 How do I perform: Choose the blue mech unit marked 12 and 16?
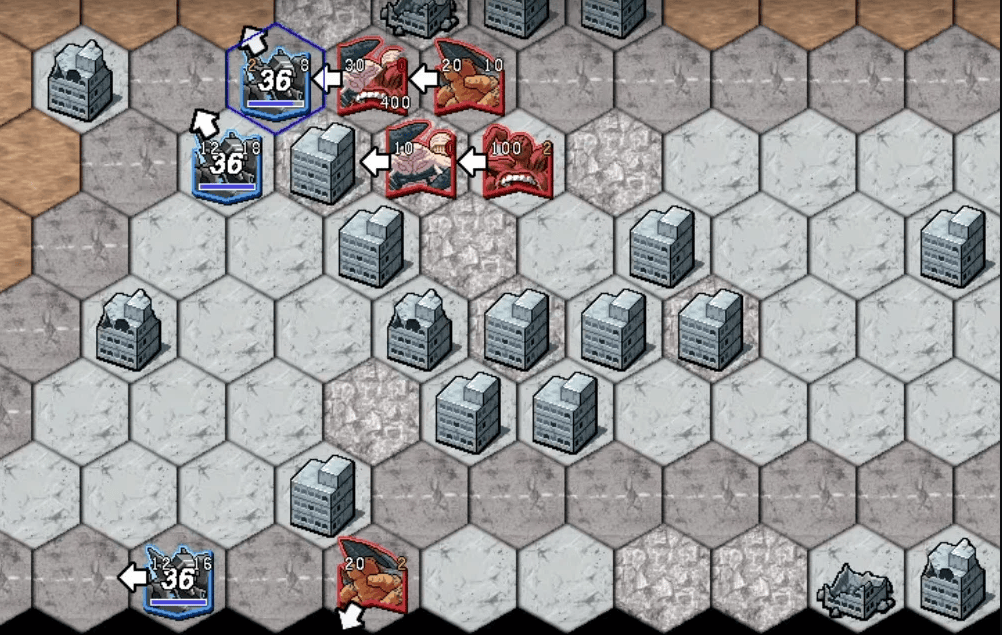(x=178, y=578)
